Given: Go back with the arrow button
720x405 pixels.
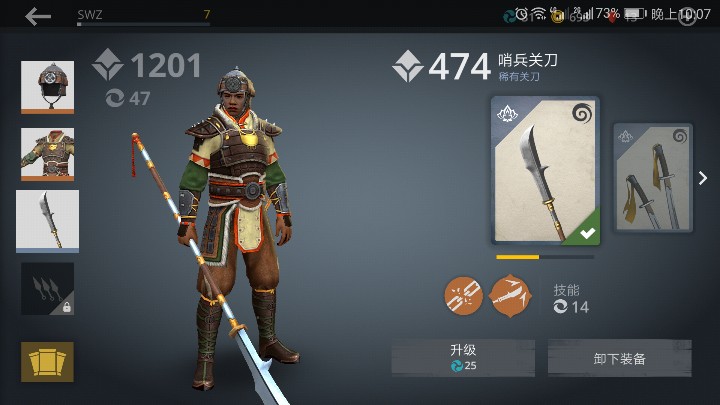Looking at the screenshot, I should (x=38, y=16).
